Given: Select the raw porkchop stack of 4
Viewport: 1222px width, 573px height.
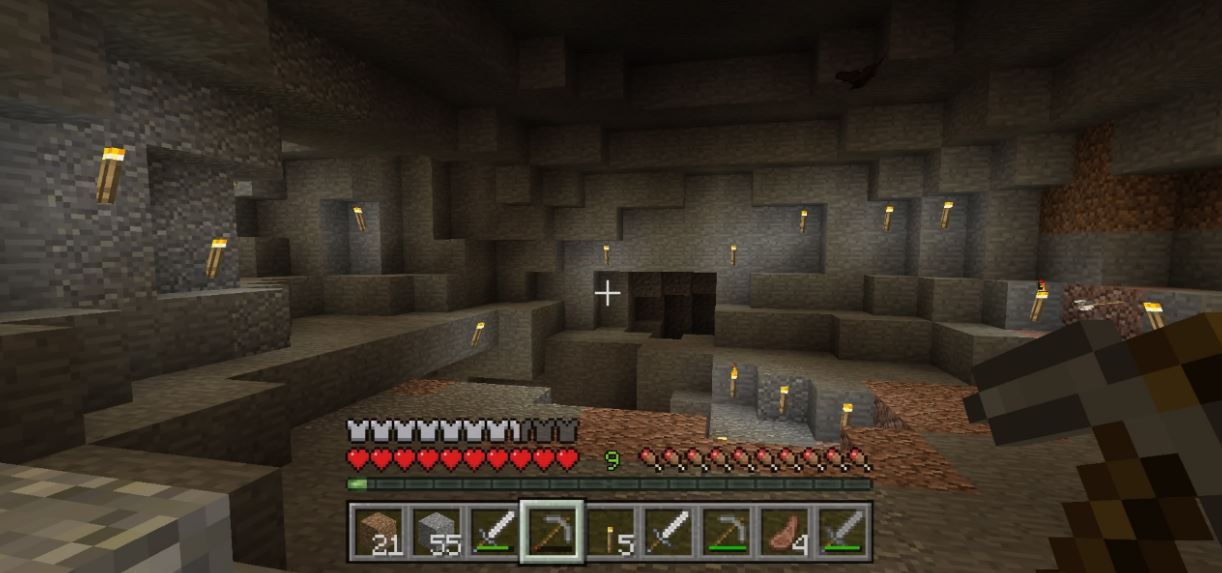Looking at the screenshot, I should click(785, 530).
